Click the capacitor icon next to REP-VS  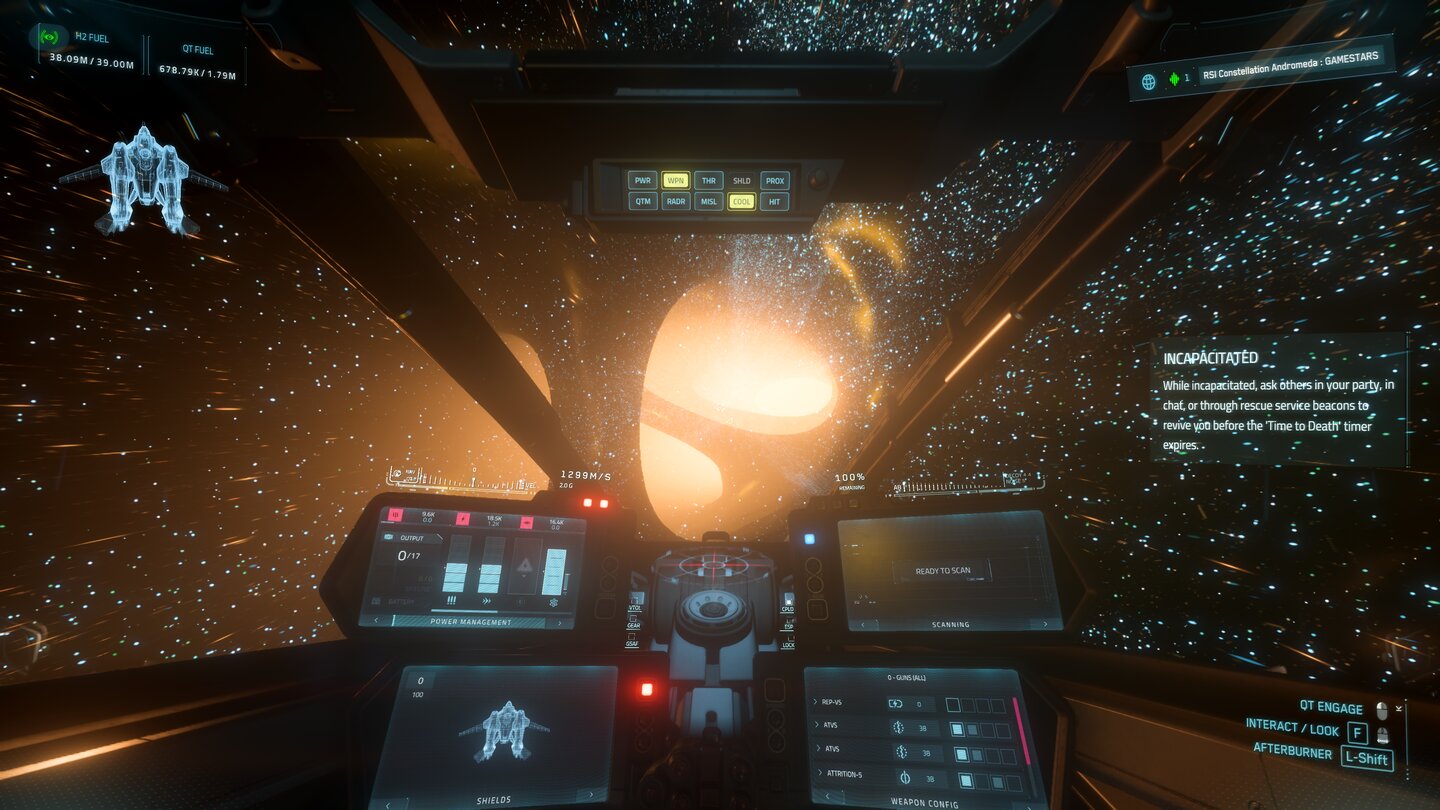[895, 704]
